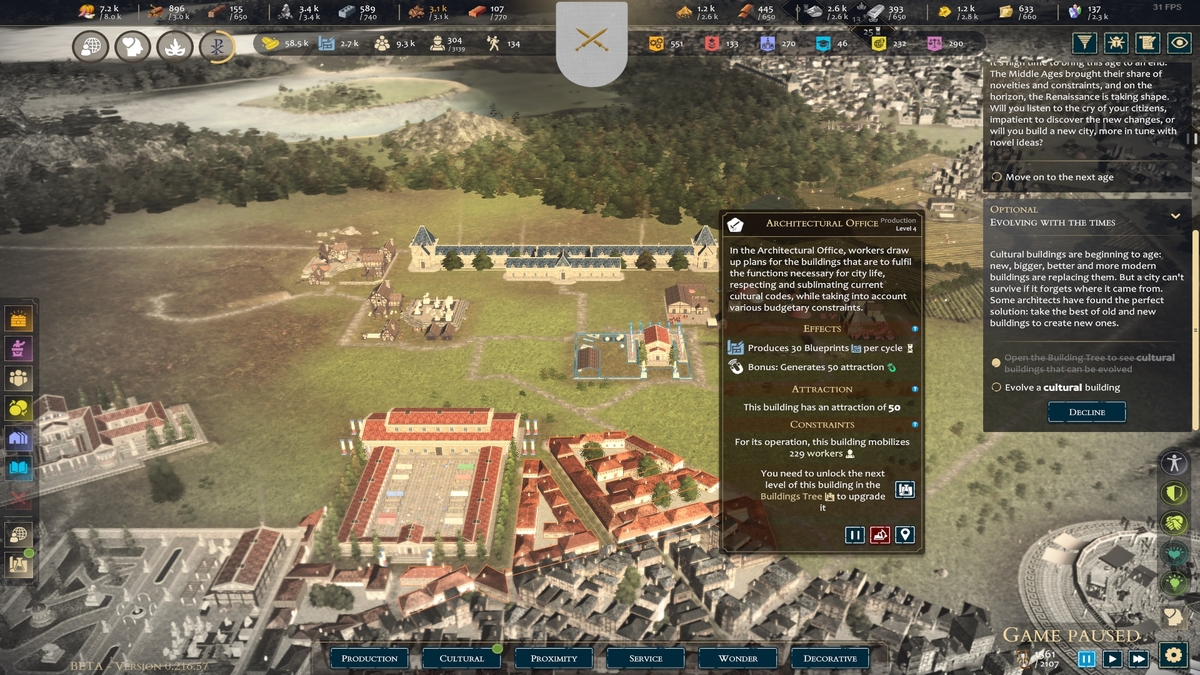The image size is (1200, 675).
Task: Open the Service build category
Action: pos(646,658)
